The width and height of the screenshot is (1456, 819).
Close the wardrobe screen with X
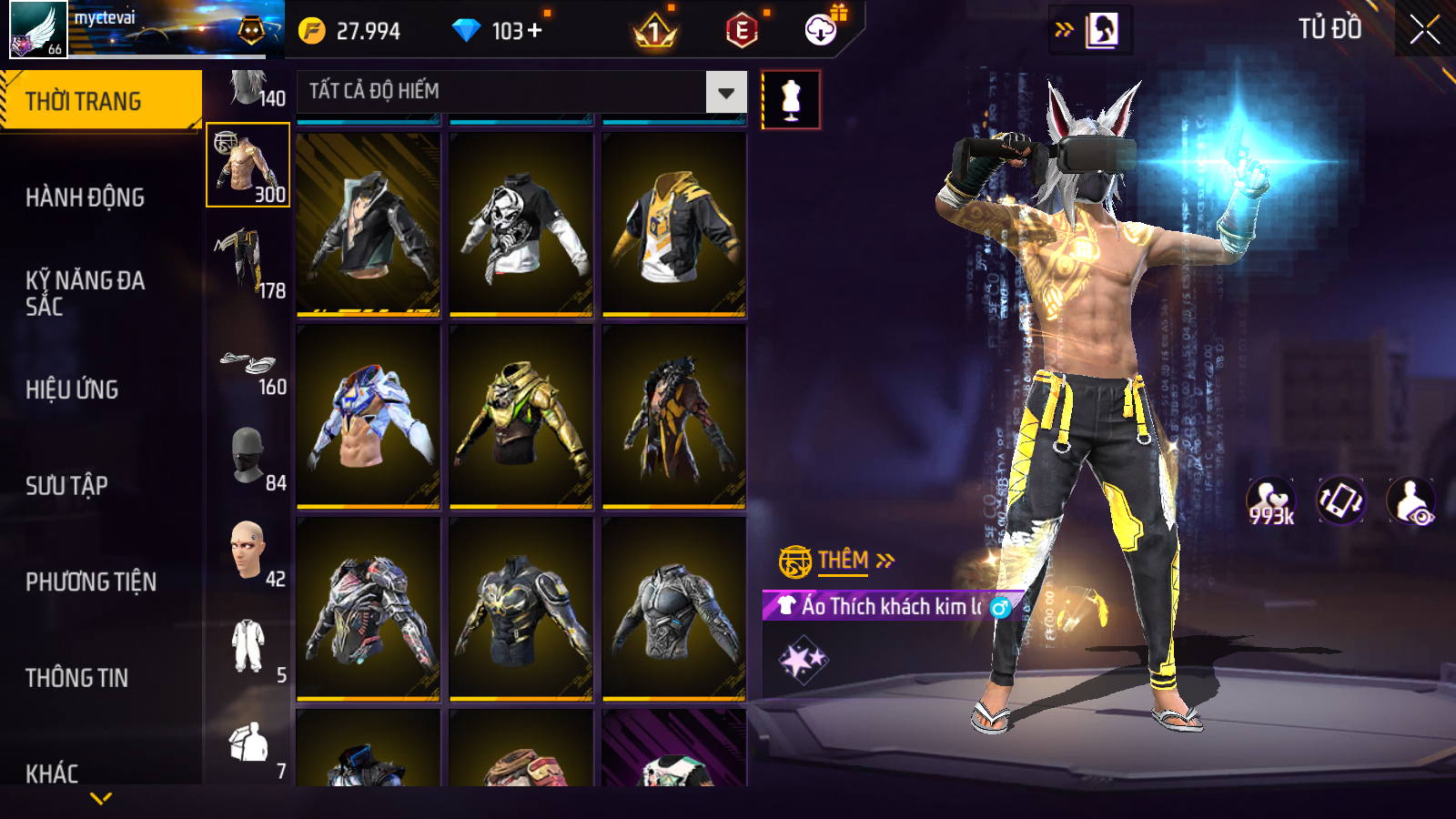(x=1424, y=30)
